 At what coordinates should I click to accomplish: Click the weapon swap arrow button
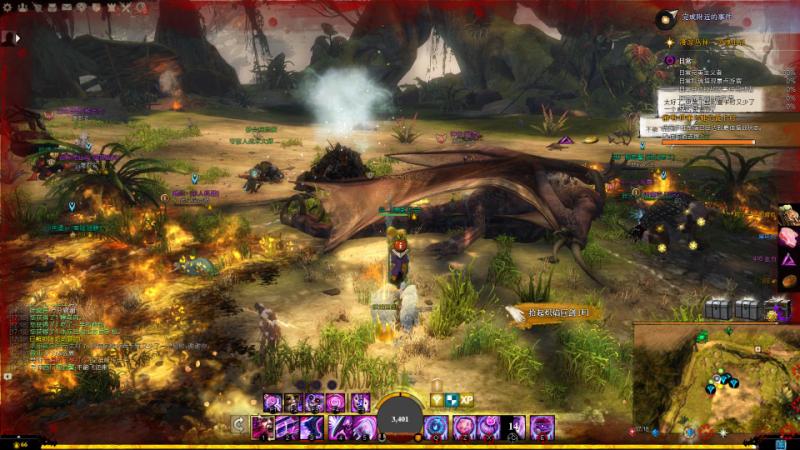[238, 425]
